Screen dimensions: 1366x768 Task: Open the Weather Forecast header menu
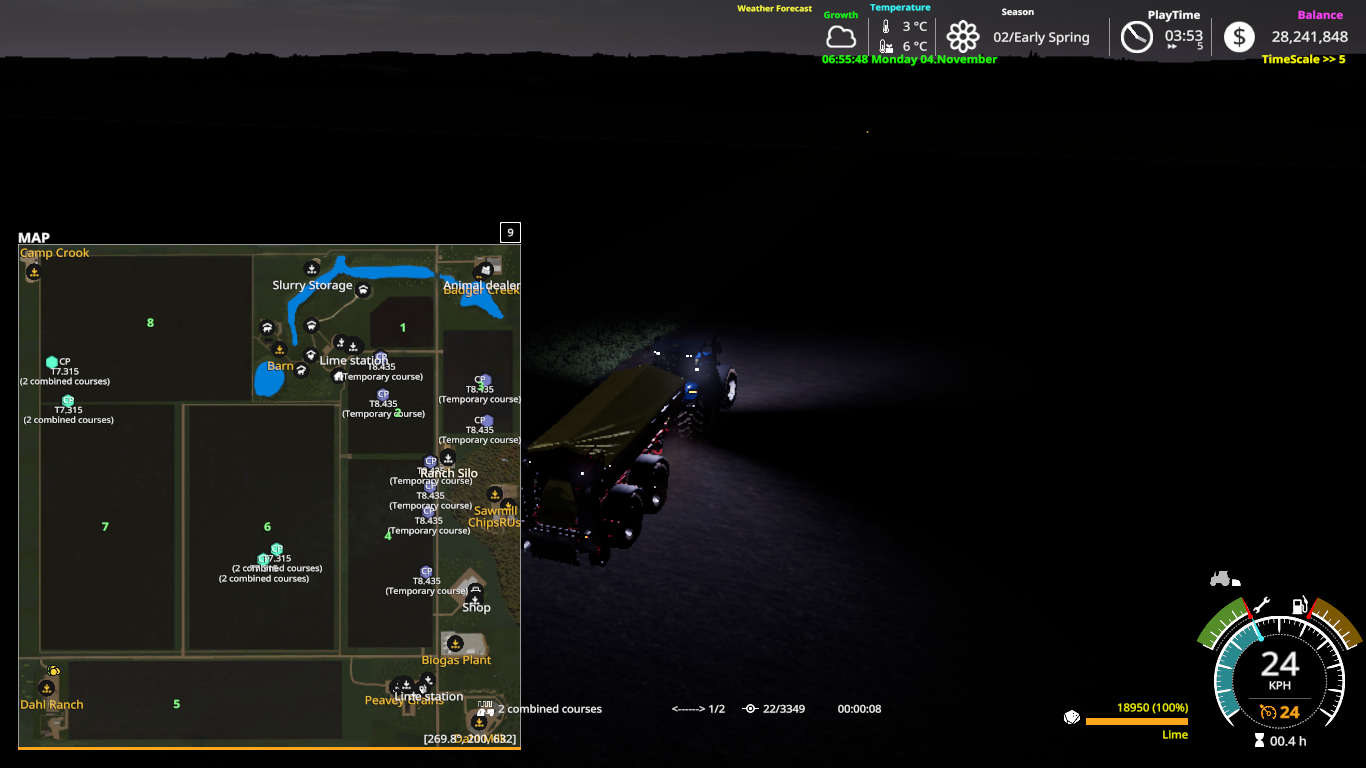click(774, 8)
